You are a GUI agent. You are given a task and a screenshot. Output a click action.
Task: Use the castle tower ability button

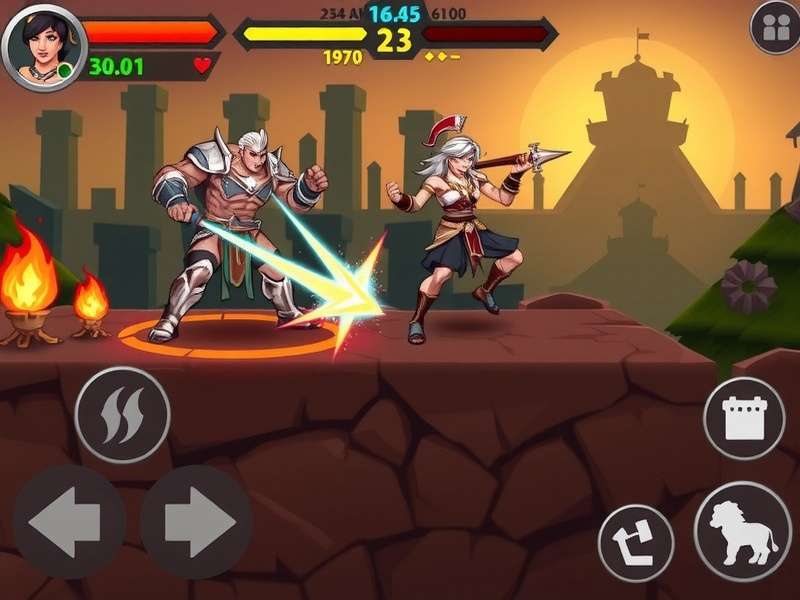point(743,418)
